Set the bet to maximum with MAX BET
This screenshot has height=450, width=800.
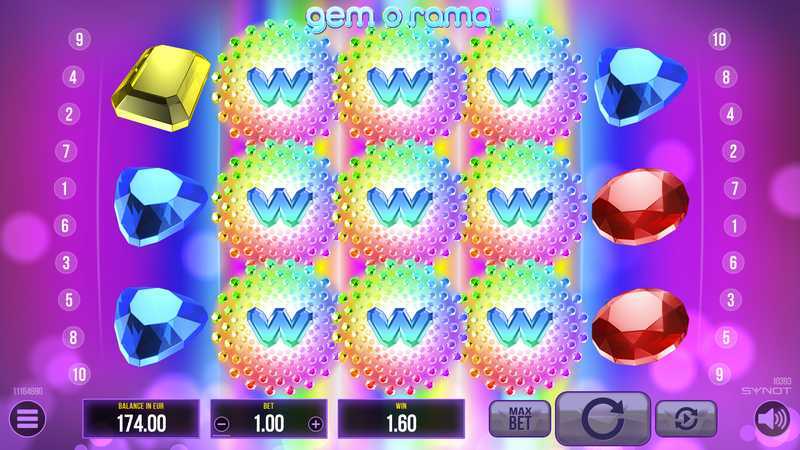click(520, 418)
